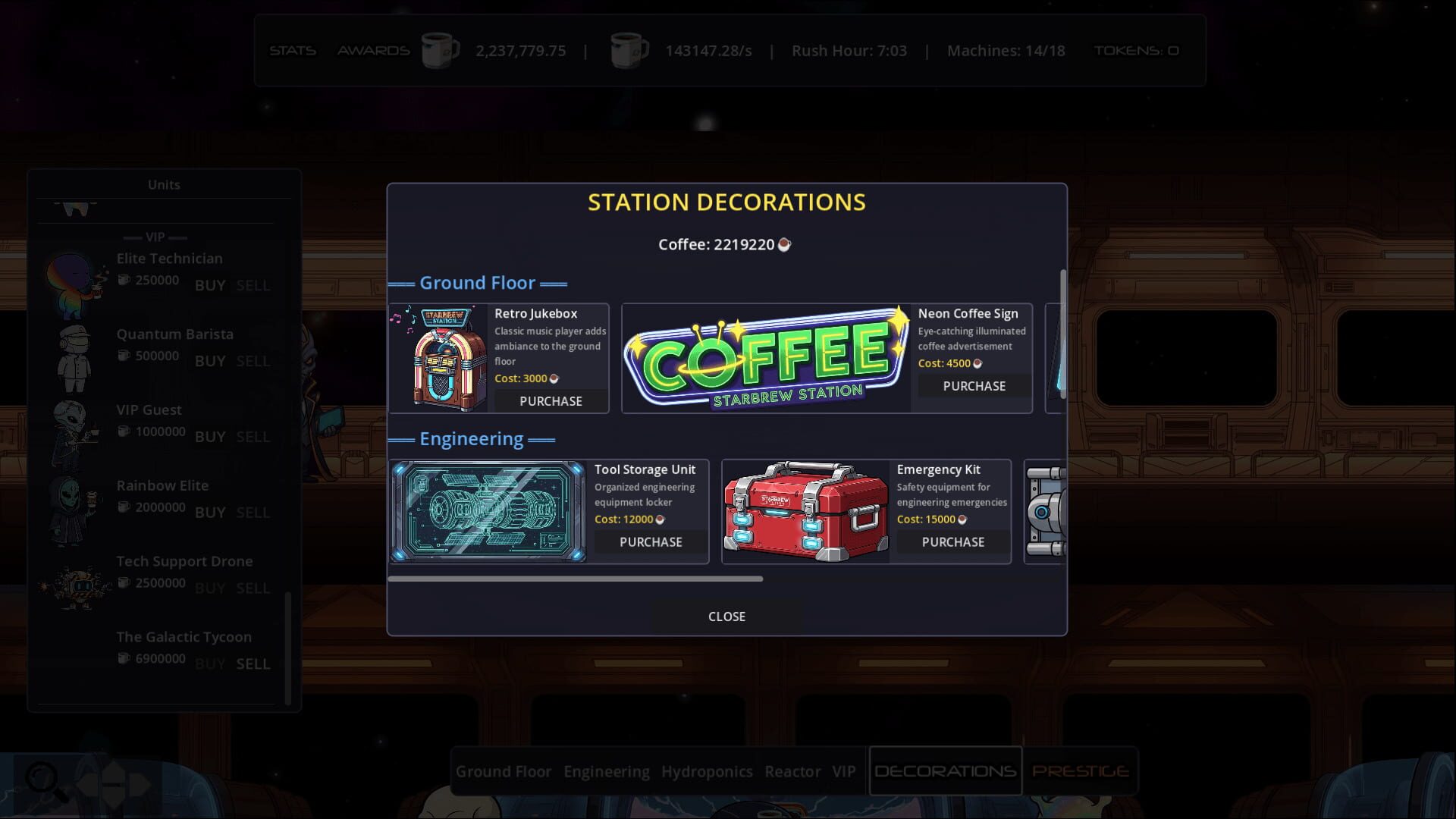Viewport: 1456px width, 819px height.
Task: Switch to the Hydroponics tab
Action: 707,771
